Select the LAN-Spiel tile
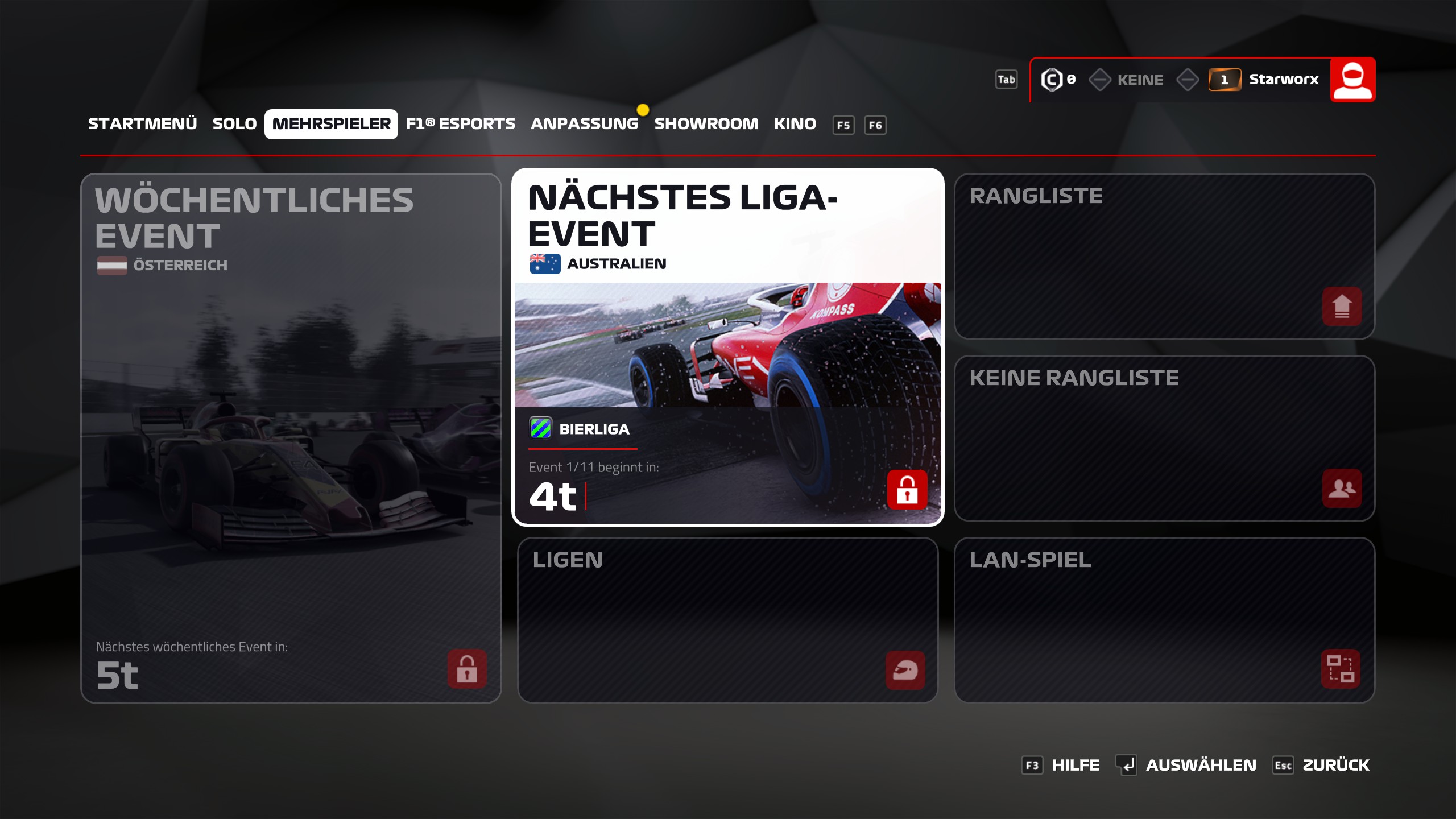 (1164, 620)
